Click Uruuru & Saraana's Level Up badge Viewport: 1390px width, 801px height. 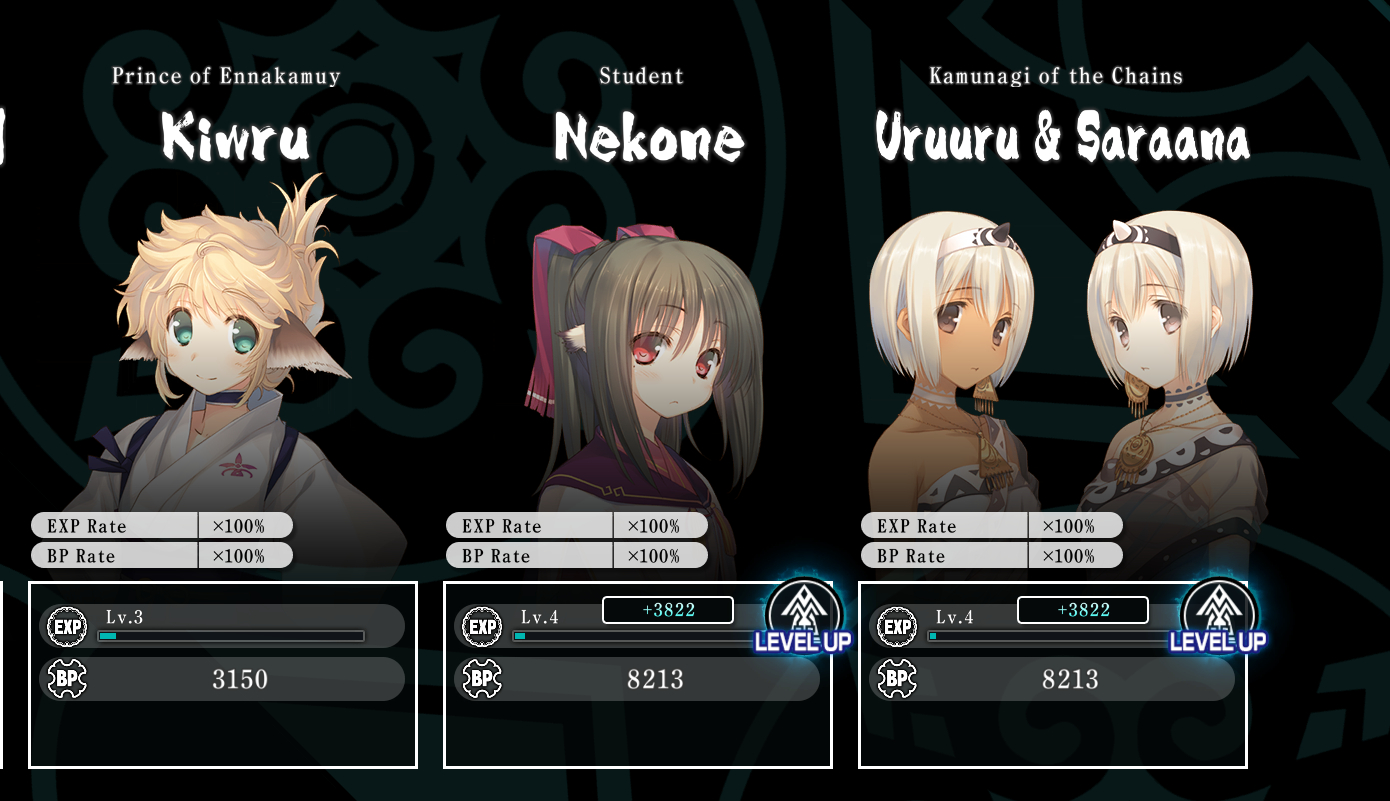[1218, 616]
